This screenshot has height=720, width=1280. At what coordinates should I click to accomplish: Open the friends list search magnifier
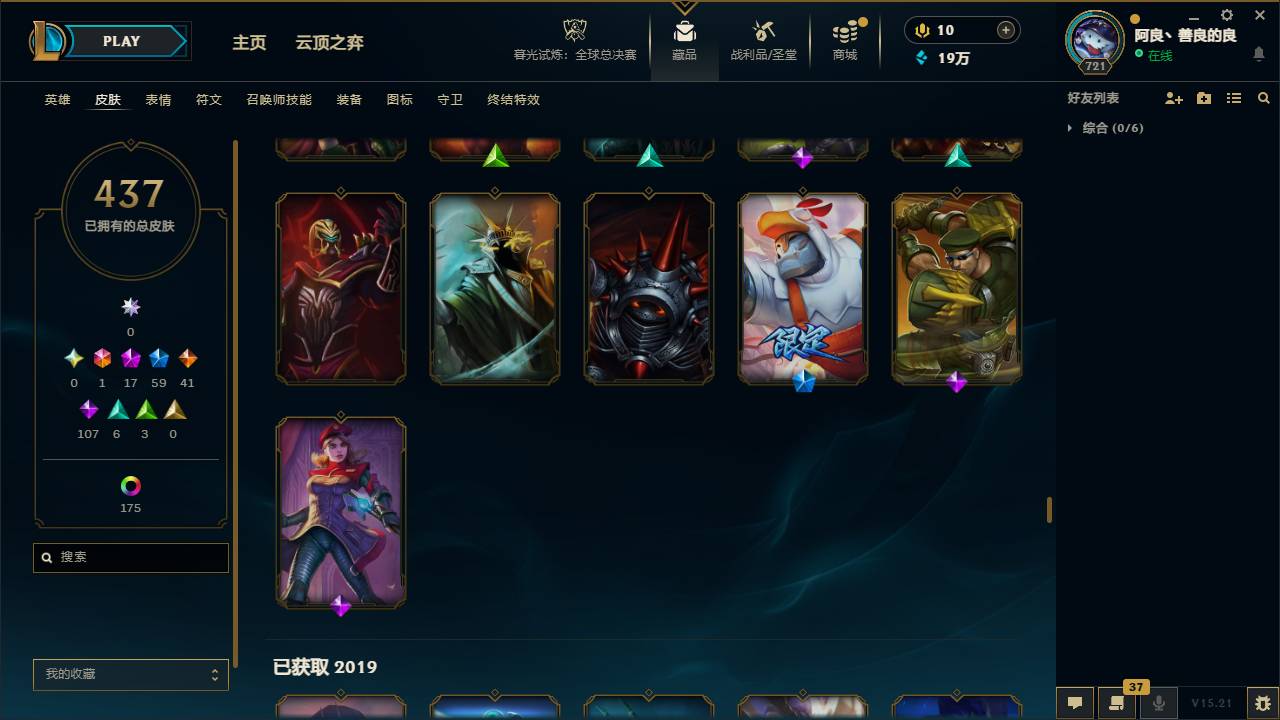click(x=1263, y=97)
